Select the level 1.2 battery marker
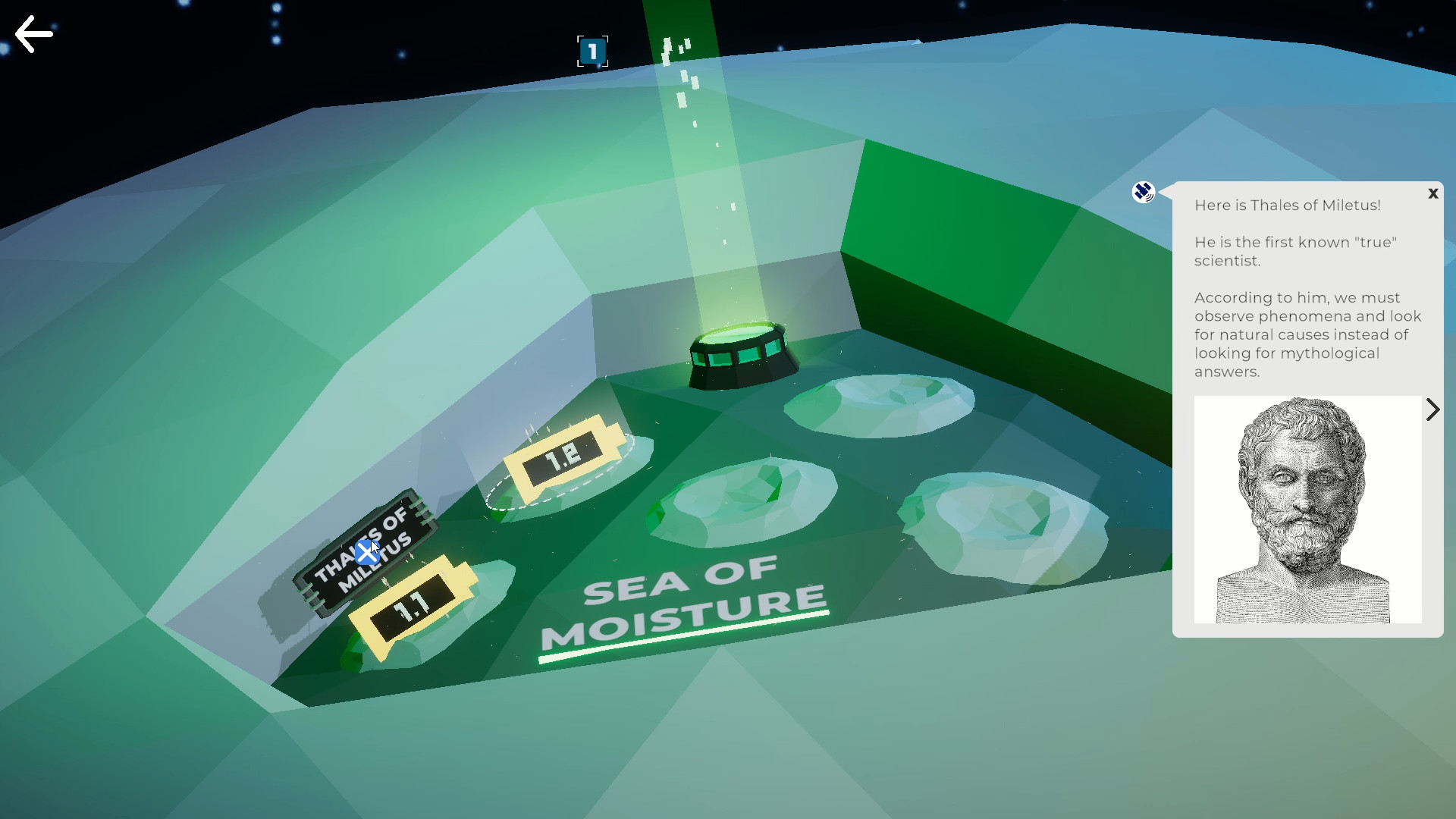The image size is (1456, 819). click(x=561, y=455)
